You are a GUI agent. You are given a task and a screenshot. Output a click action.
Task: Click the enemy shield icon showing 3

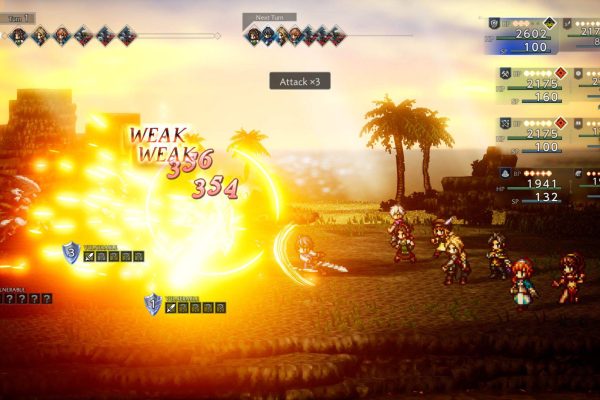click(x=71, y=252)
